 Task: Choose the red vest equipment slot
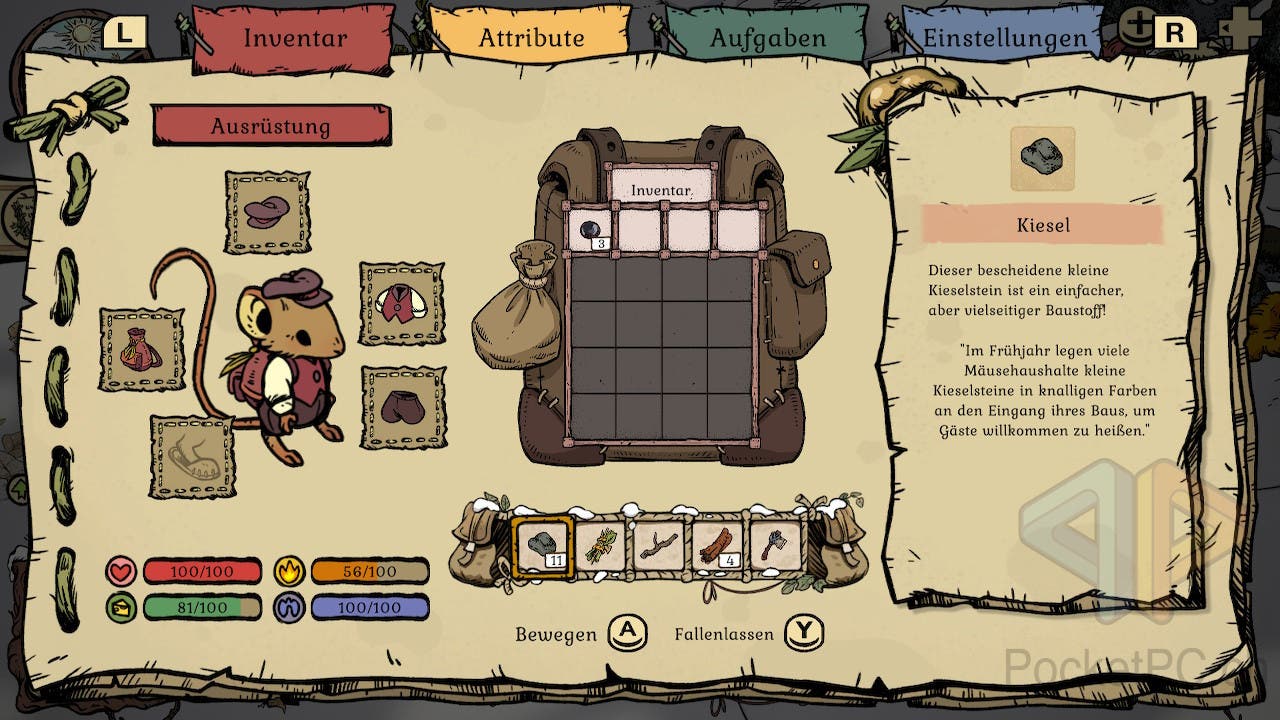(401, 304)
